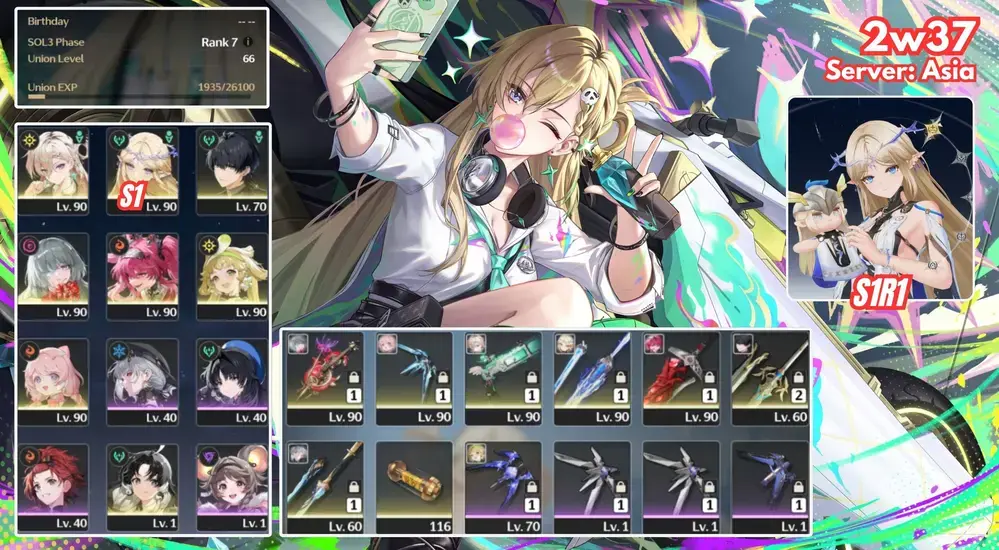Choose the blue sword Lv. 90 weapon

click(592, 372)
